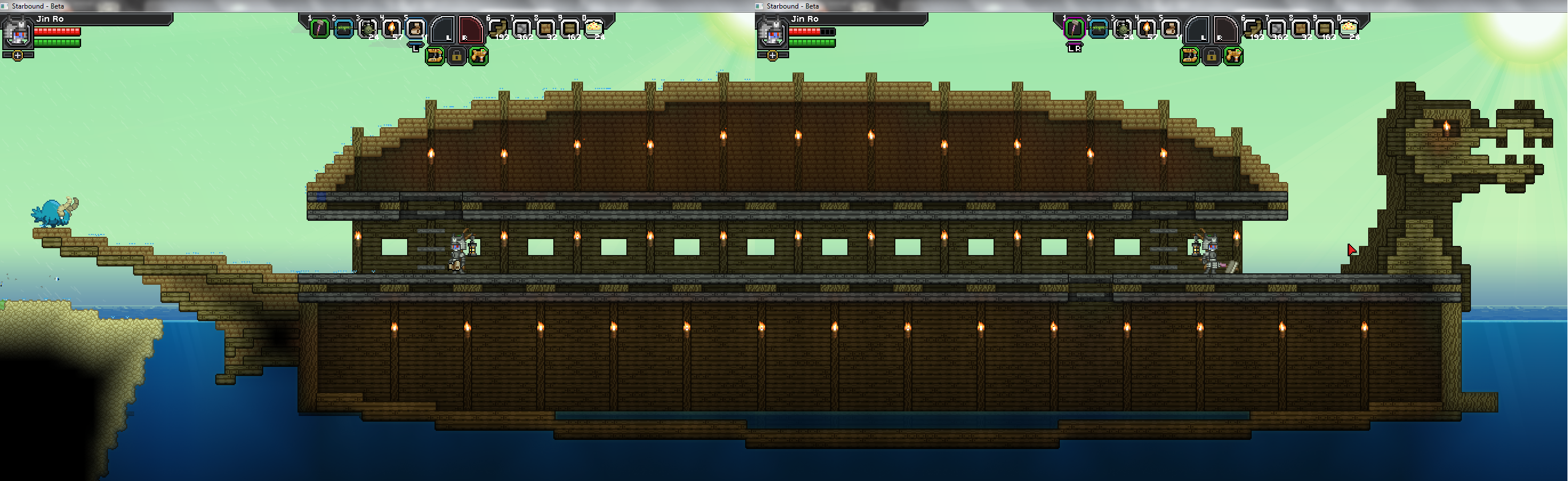Switch to the left Starbound - Beta window

click(x=37, y=6)
